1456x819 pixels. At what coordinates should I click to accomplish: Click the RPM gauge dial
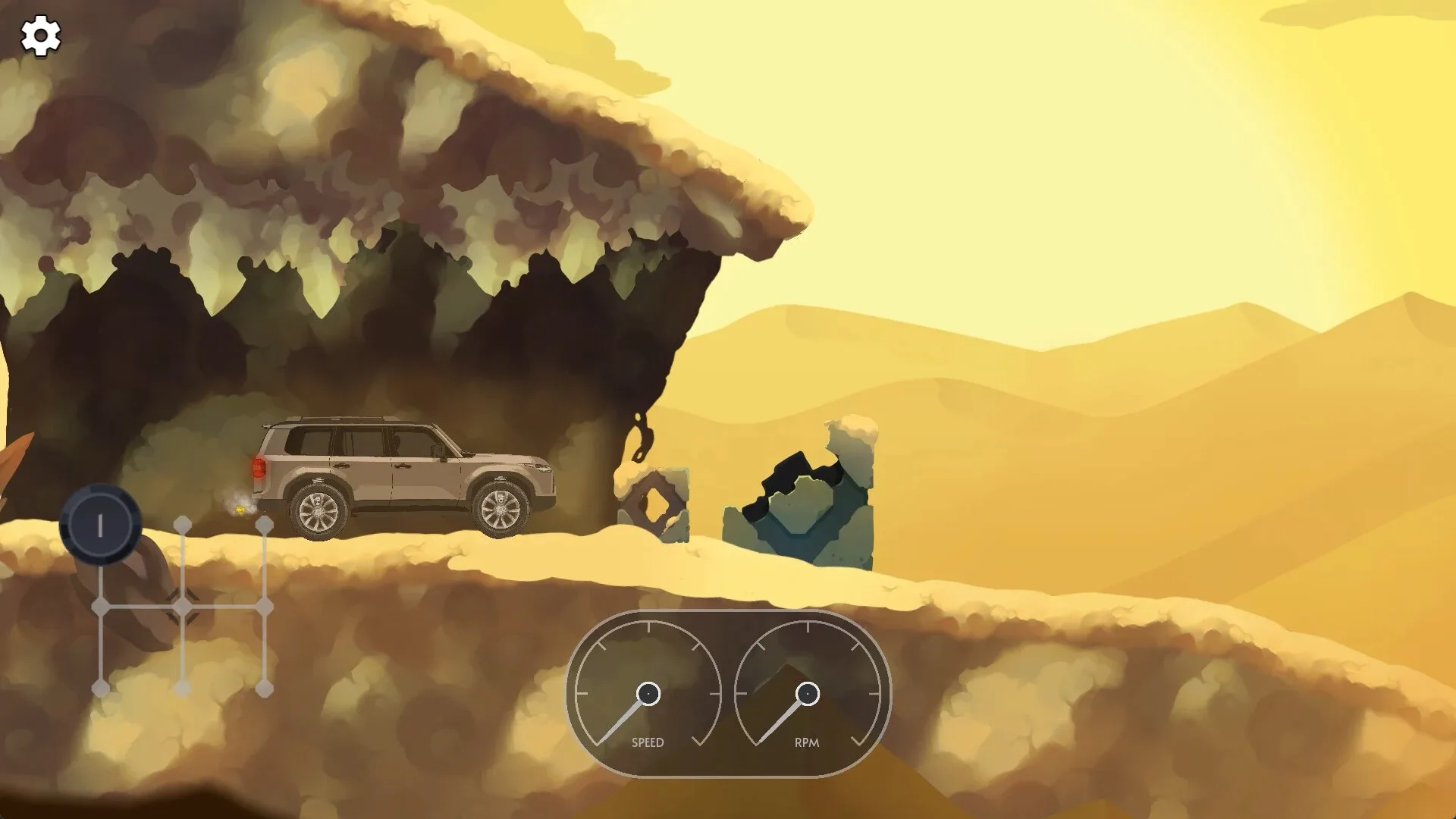tap(808, 692)
